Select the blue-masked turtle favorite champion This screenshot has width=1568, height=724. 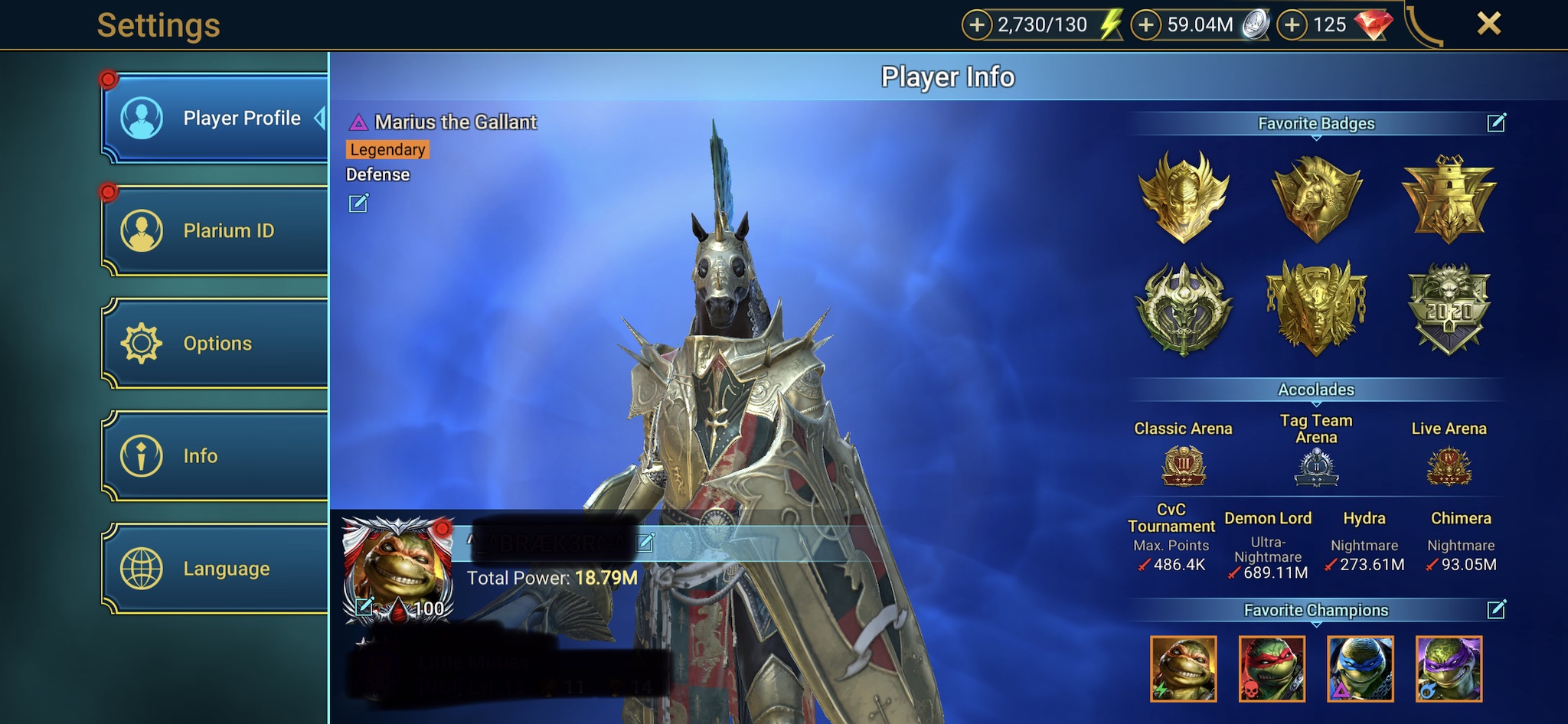1360,668
